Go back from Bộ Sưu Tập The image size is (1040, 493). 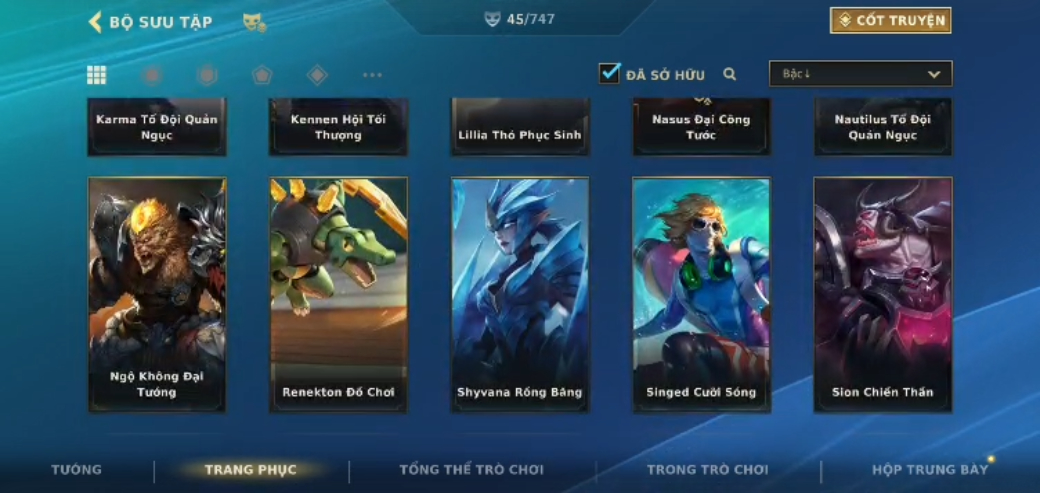(96, 22)
